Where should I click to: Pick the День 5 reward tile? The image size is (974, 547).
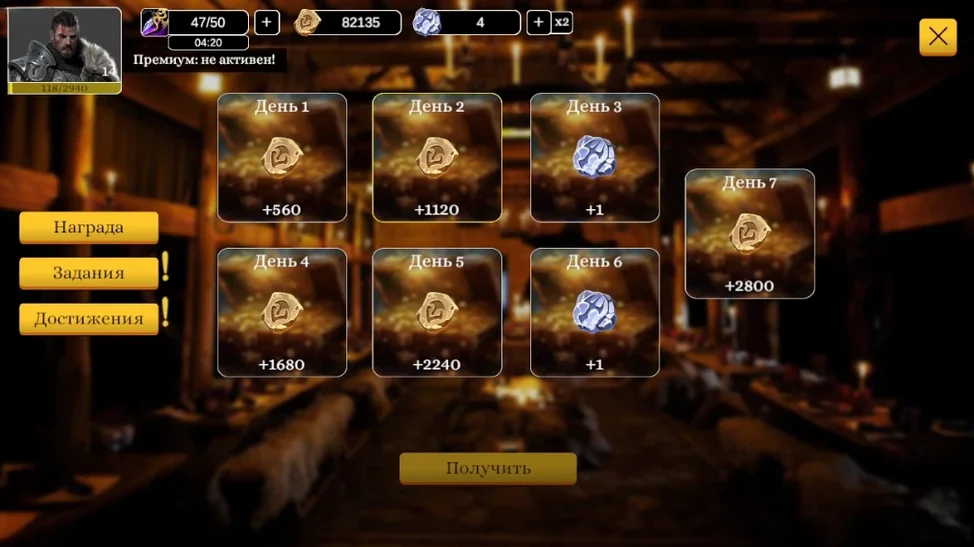437,312
